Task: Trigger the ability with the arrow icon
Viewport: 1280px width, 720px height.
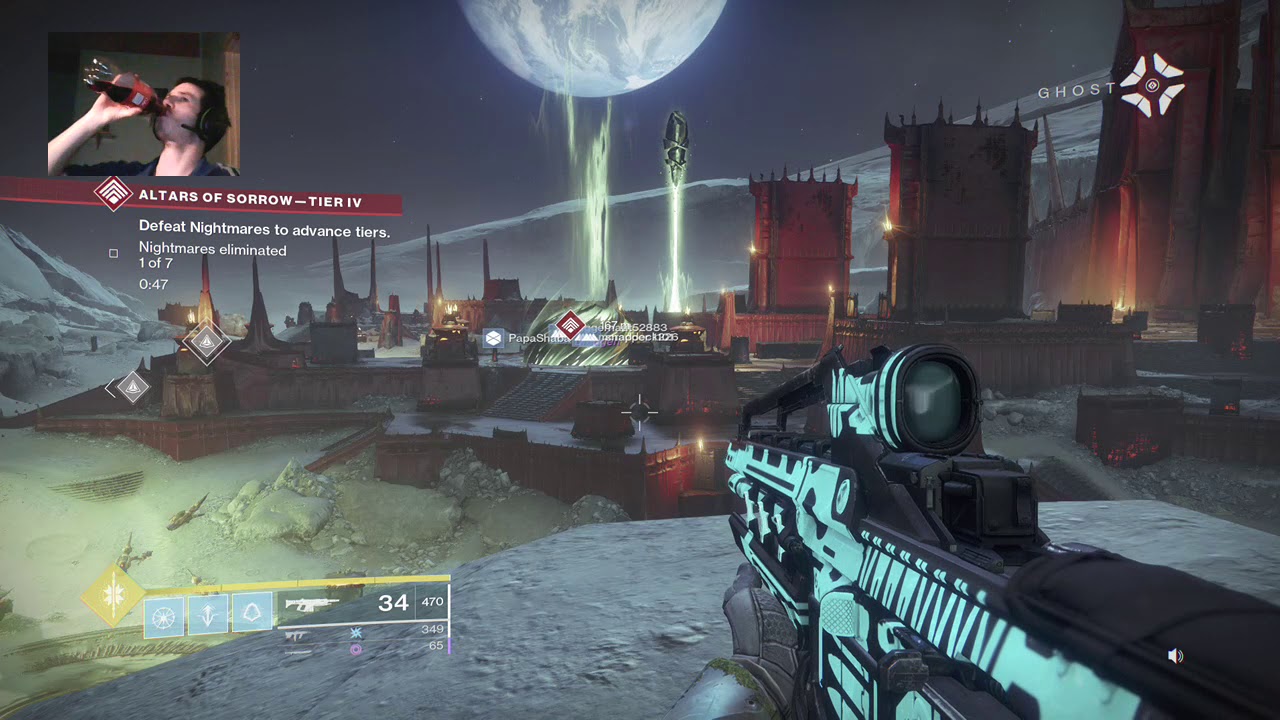Action: tap(208, 612)
